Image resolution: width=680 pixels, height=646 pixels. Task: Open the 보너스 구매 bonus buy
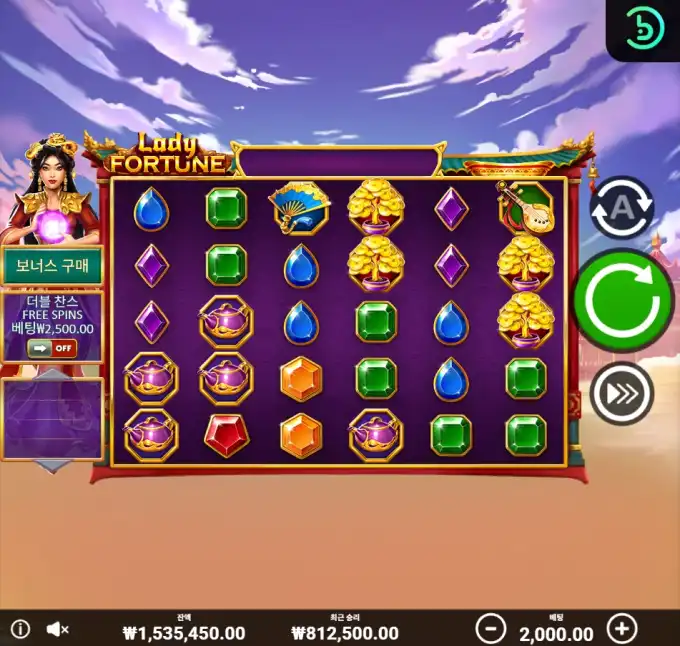[51, 266]
